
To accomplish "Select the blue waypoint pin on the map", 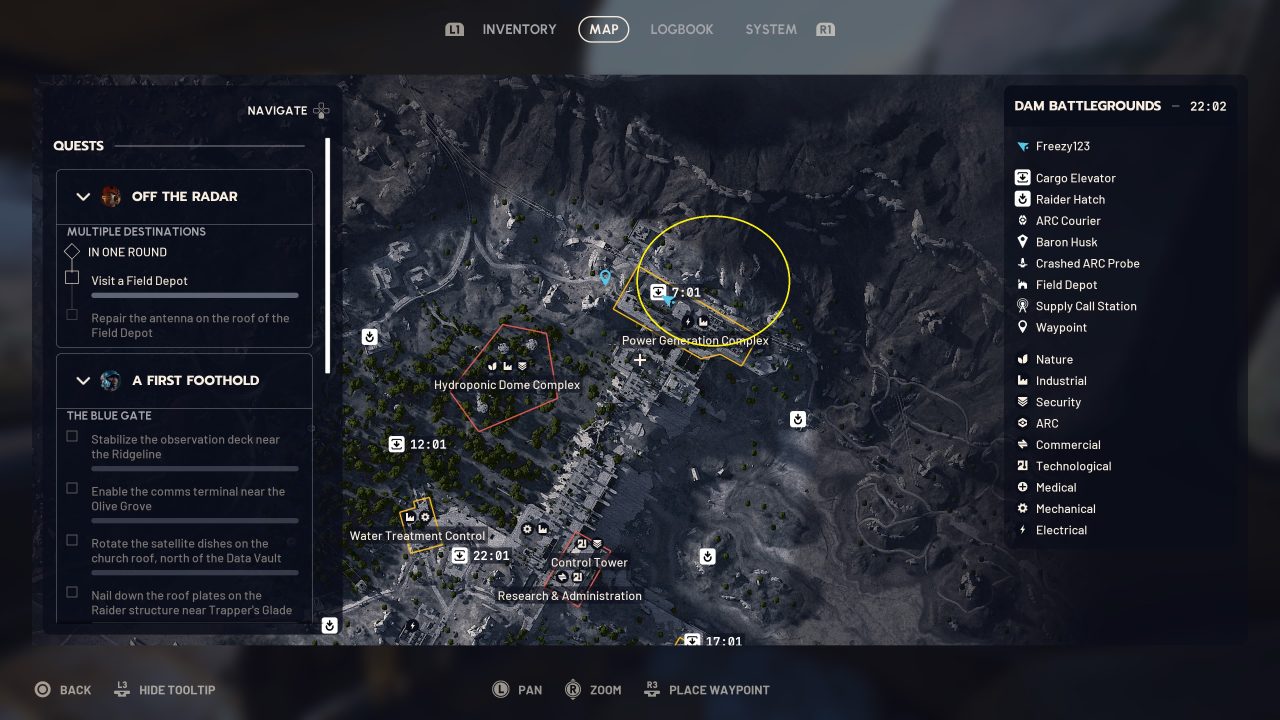I will tap(604, 278).
